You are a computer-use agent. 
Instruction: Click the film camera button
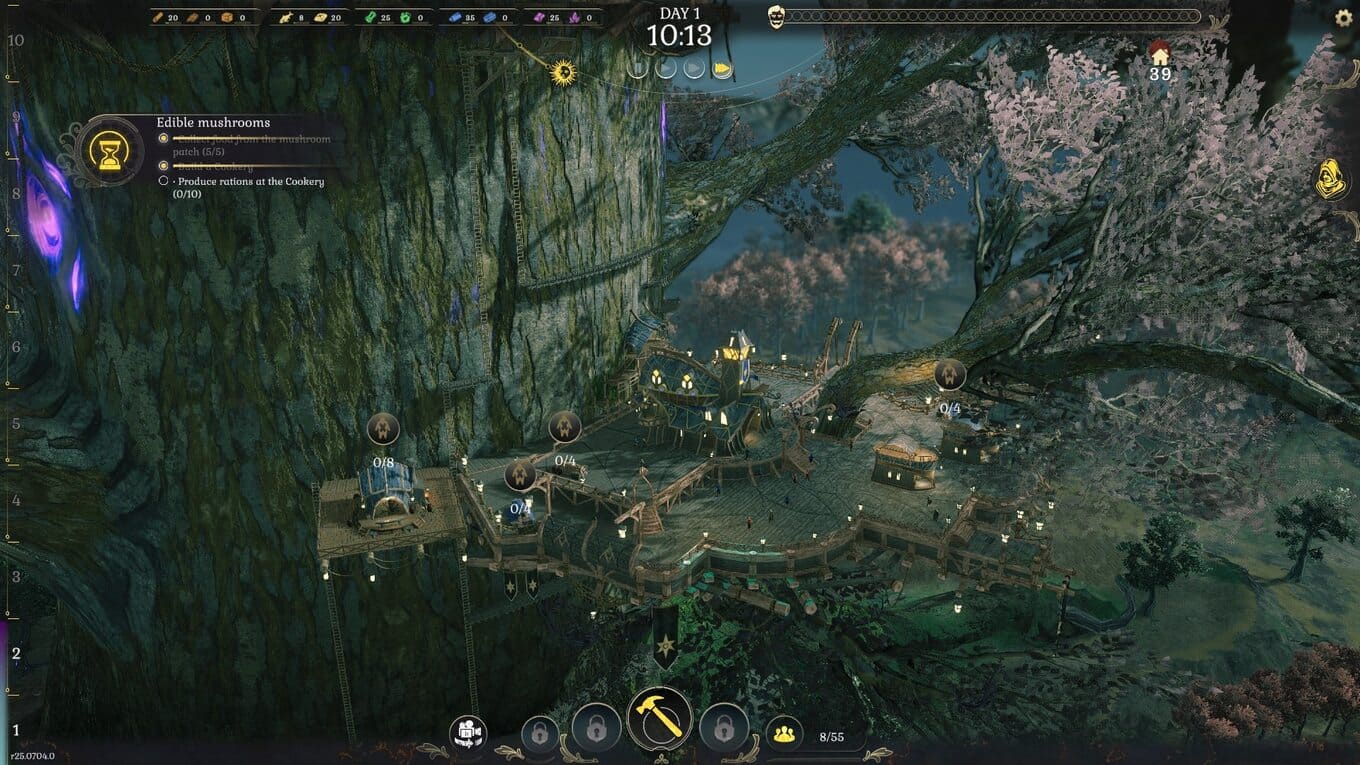(x=467, y=733)
